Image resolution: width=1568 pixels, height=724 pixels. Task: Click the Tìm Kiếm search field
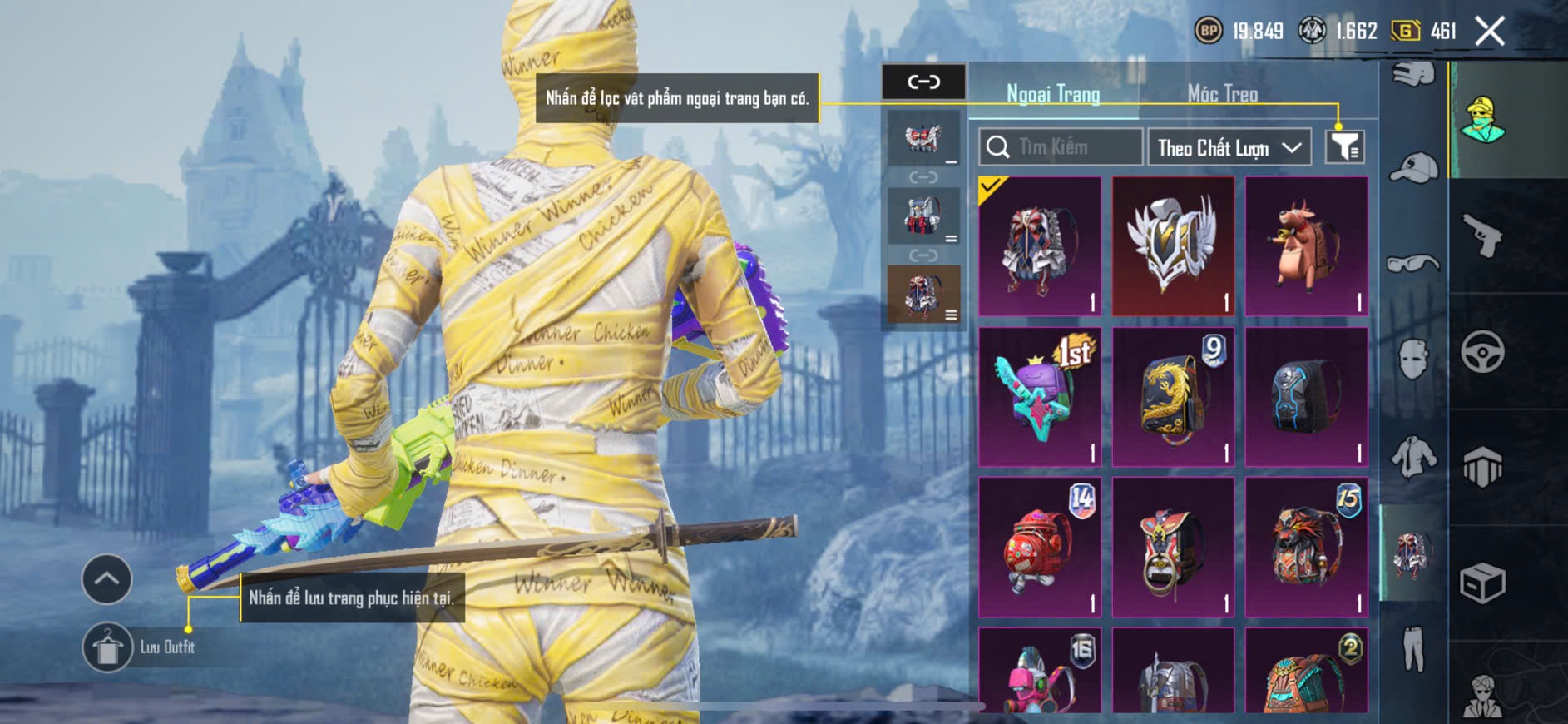click(1061, 147)
